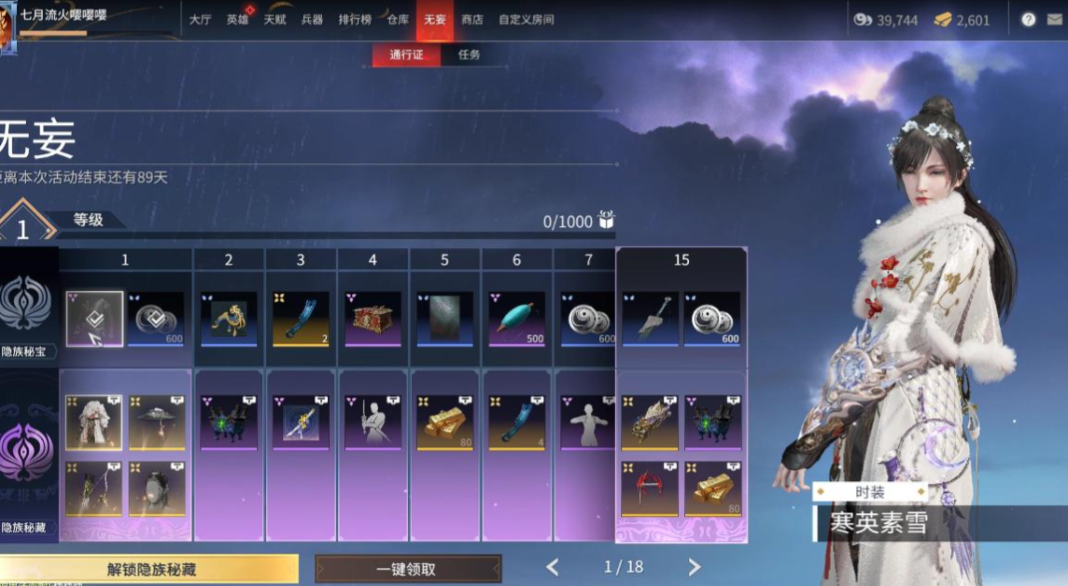Open 自定义房间 custom room
This screenshot has height=586, width=1068.
[526, 19]
